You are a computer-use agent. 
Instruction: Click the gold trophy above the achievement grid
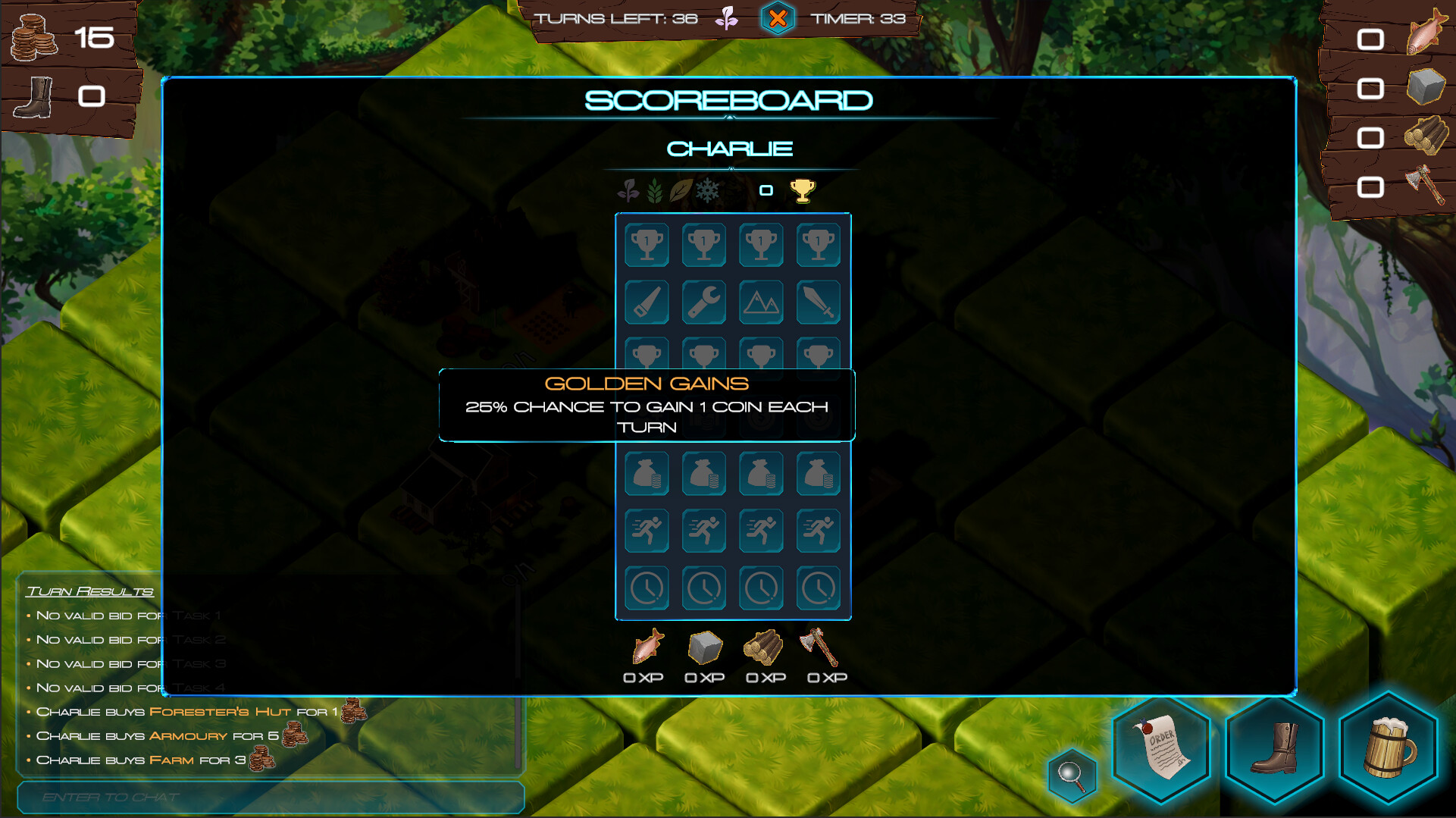[803, 190]
